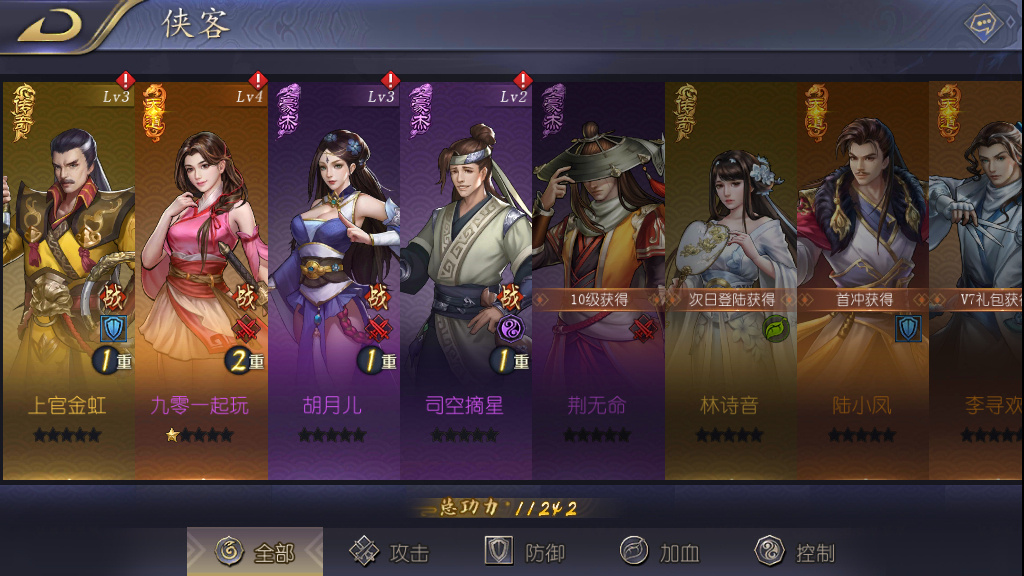The width and height of the screenshot is (1024, 576).
Task: Show the 防御 hero category
Action: click(x=526, y=552)
